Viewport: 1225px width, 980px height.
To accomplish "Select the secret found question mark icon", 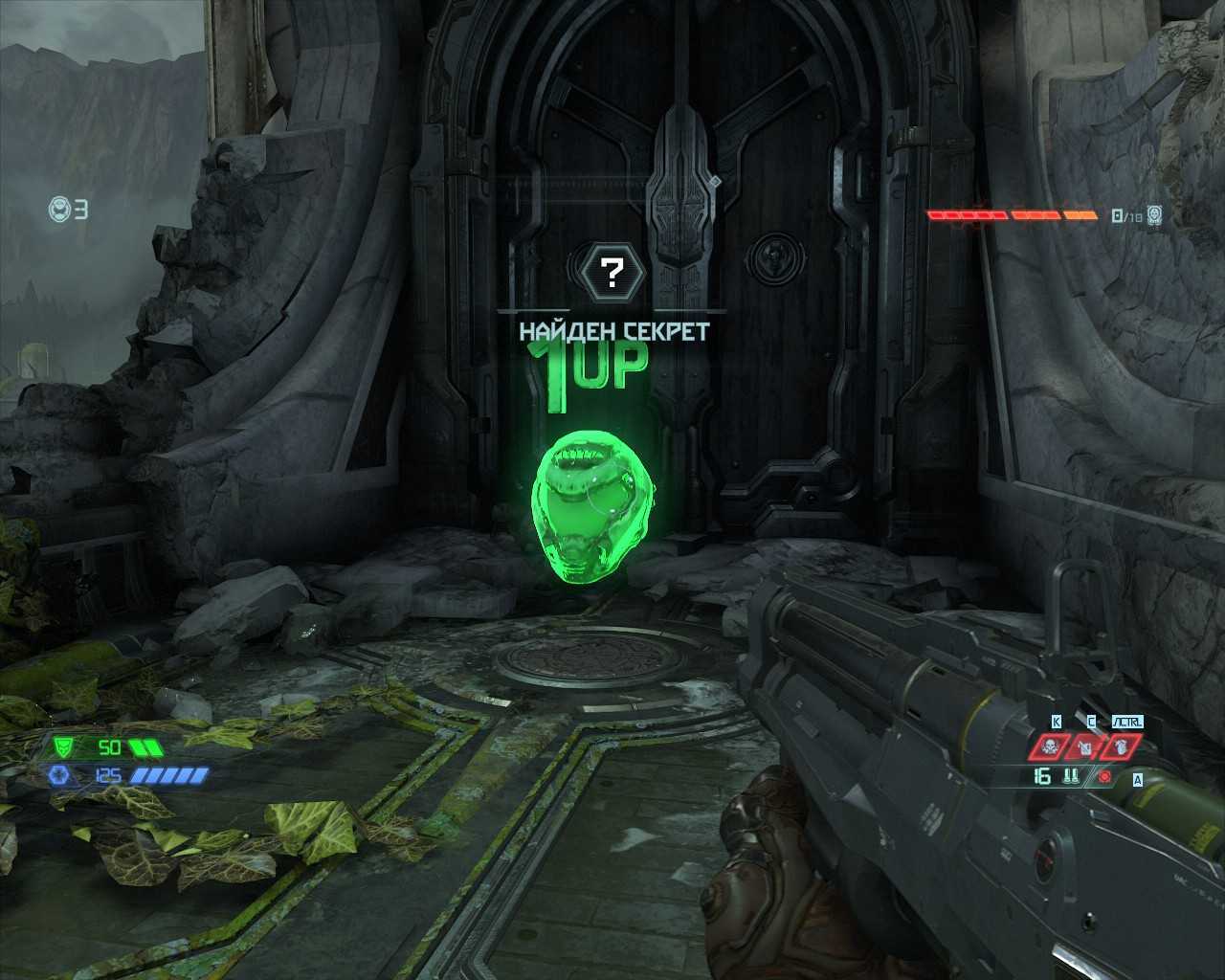I will point(613,272).
